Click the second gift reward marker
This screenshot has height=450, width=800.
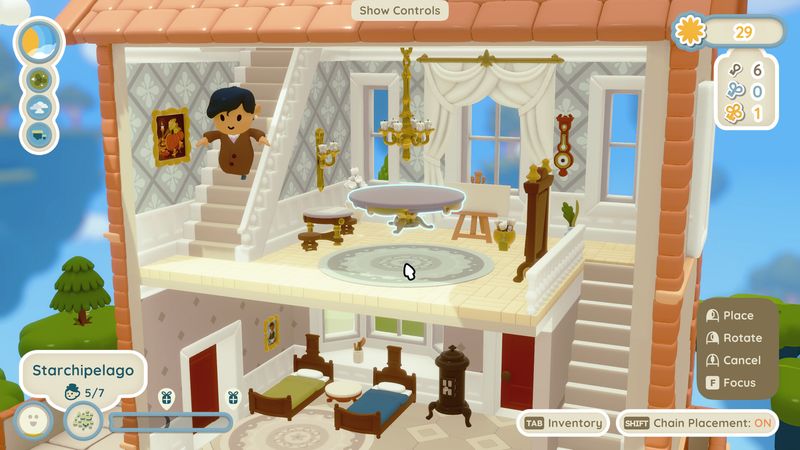[x=233, y=397]
